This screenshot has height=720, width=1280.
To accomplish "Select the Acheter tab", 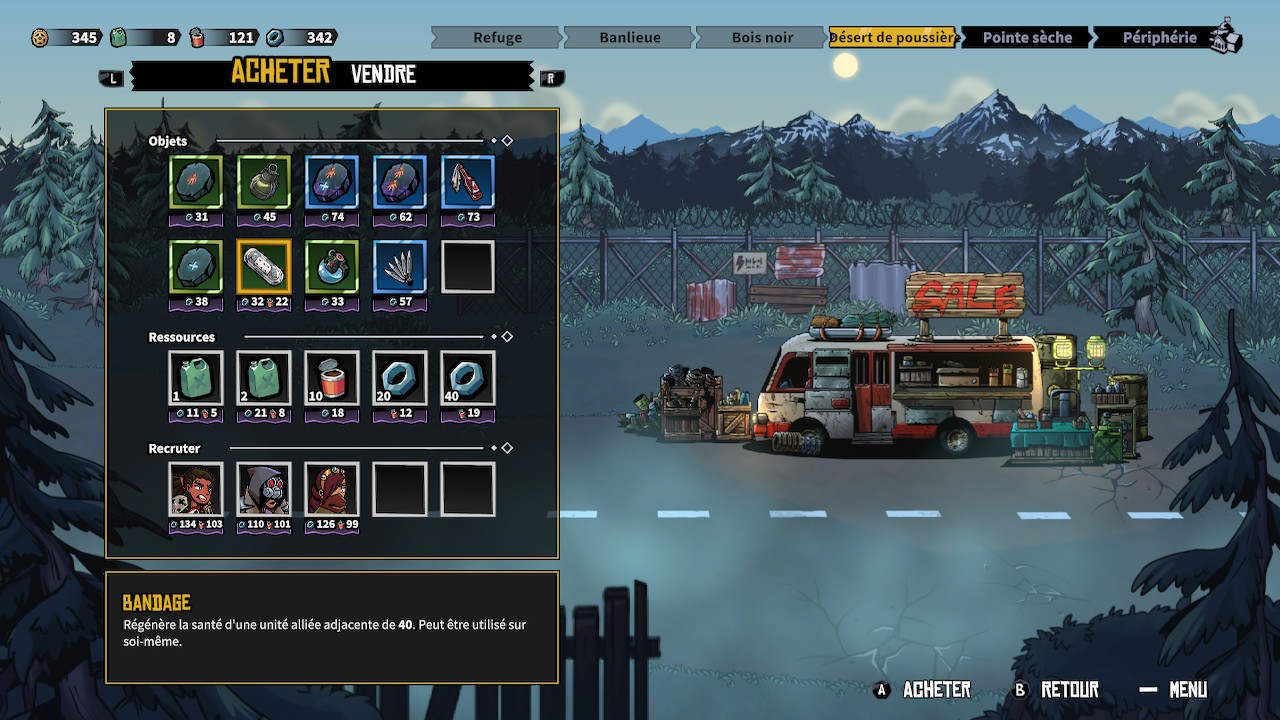I will pyautogui.click(x=280, y=72).
